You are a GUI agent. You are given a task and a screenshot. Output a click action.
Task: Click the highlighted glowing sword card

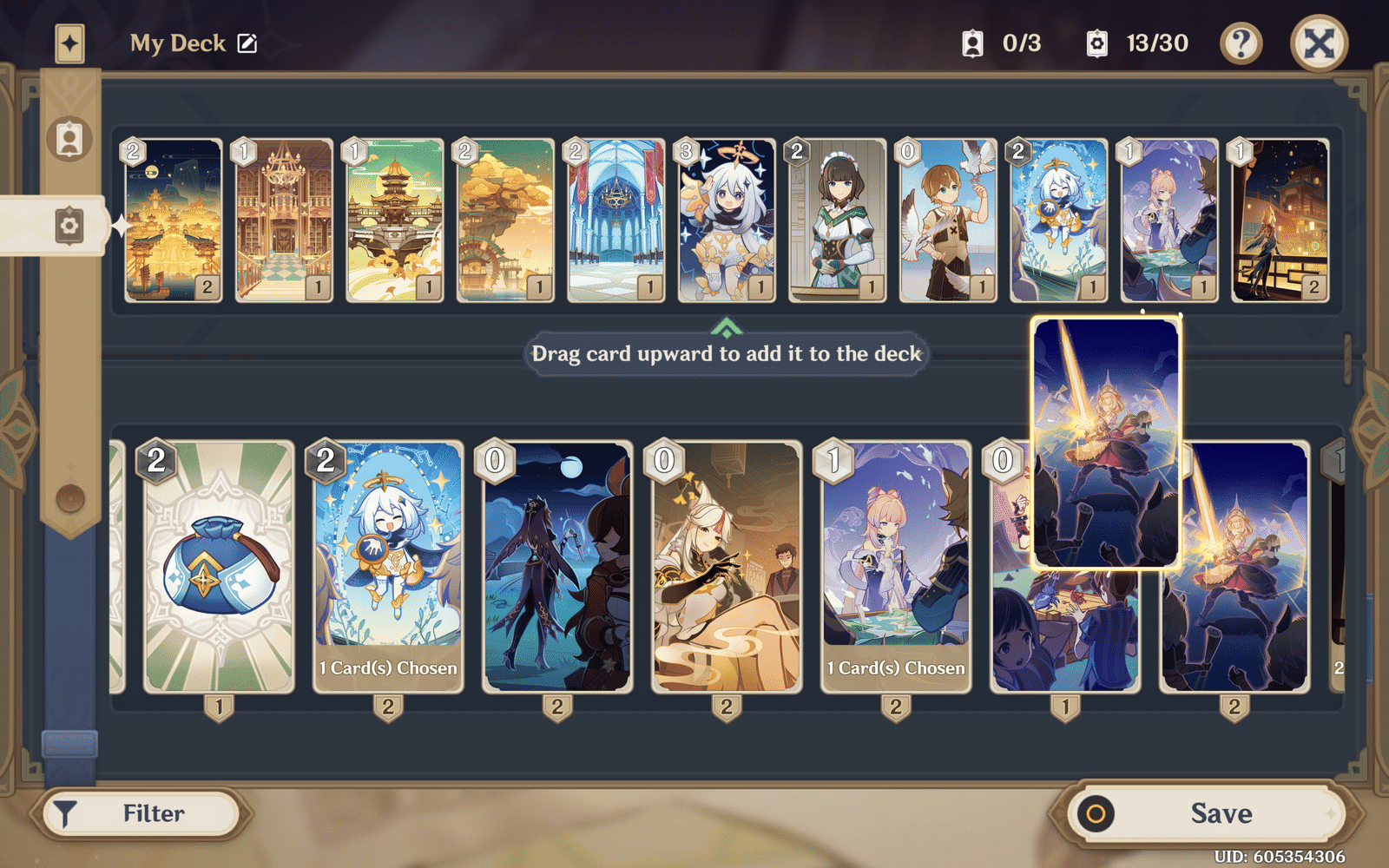[1105, 443]
